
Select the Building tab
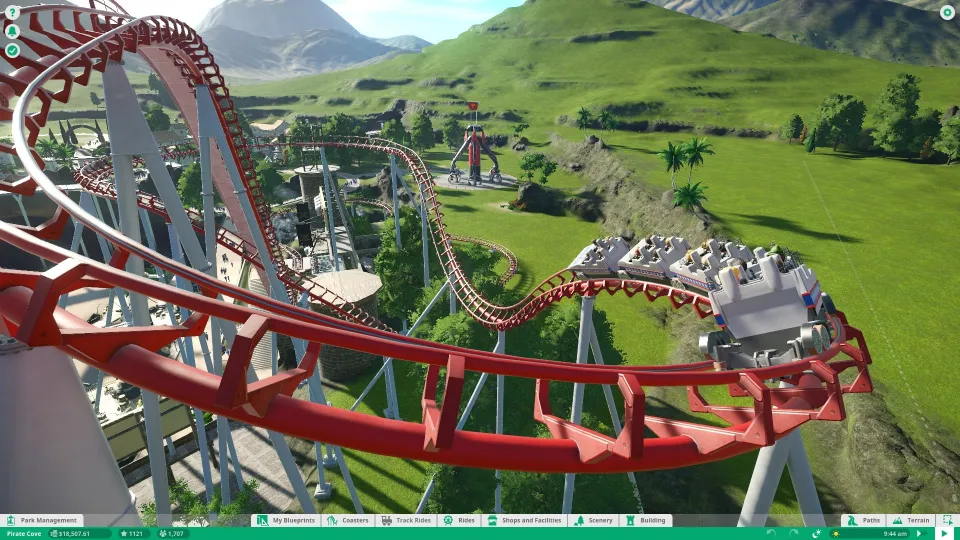point(646,520)
